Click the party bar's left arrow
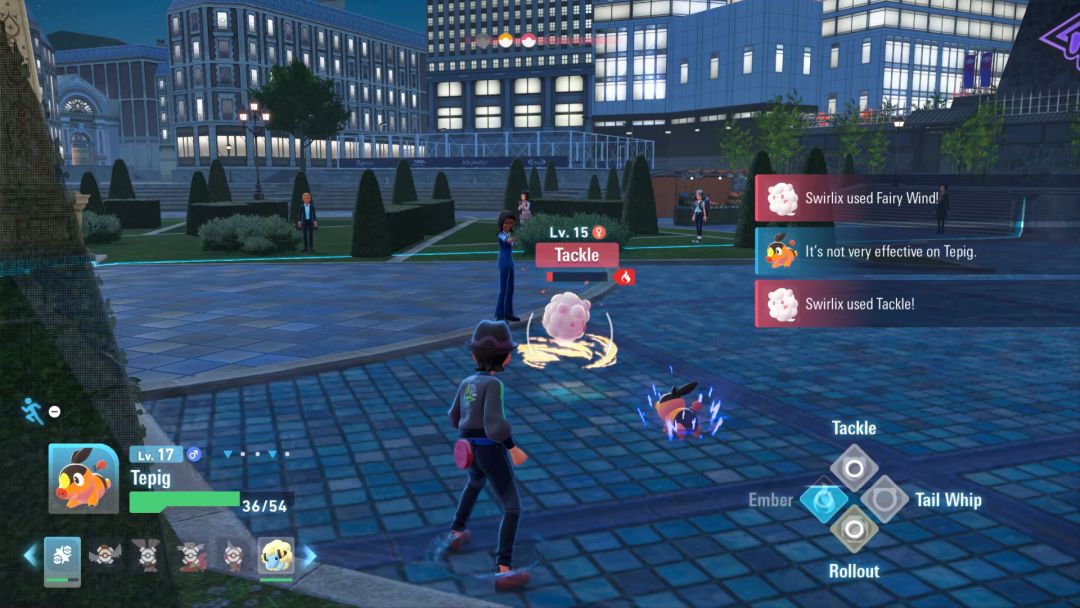This screenshot has width=1080, height=608. tap(31, 555)
